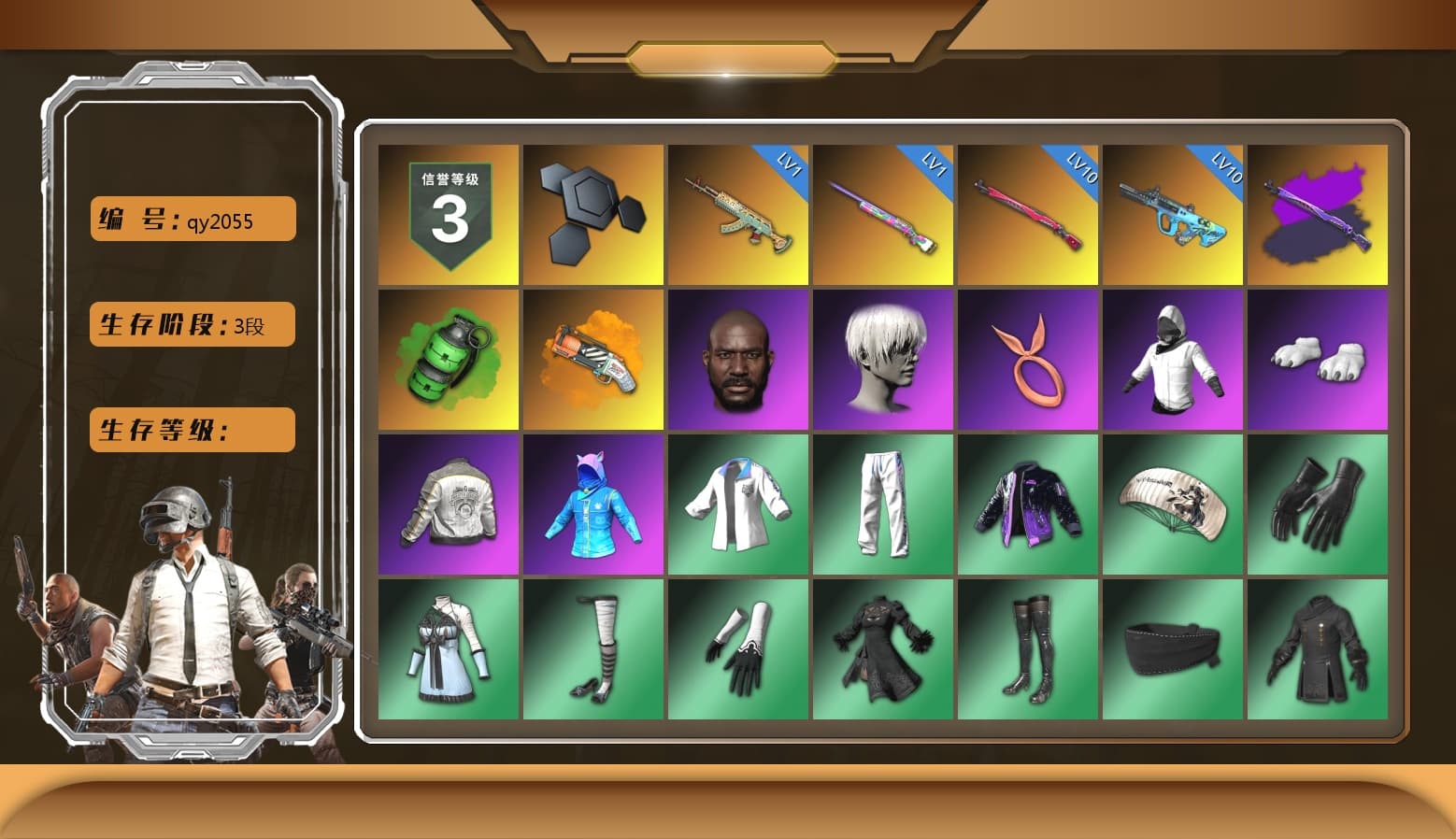Select the LV1 golden AK rifle skin
The height and width of the screenshot is (839, 1456).
[x=737, y=213]
